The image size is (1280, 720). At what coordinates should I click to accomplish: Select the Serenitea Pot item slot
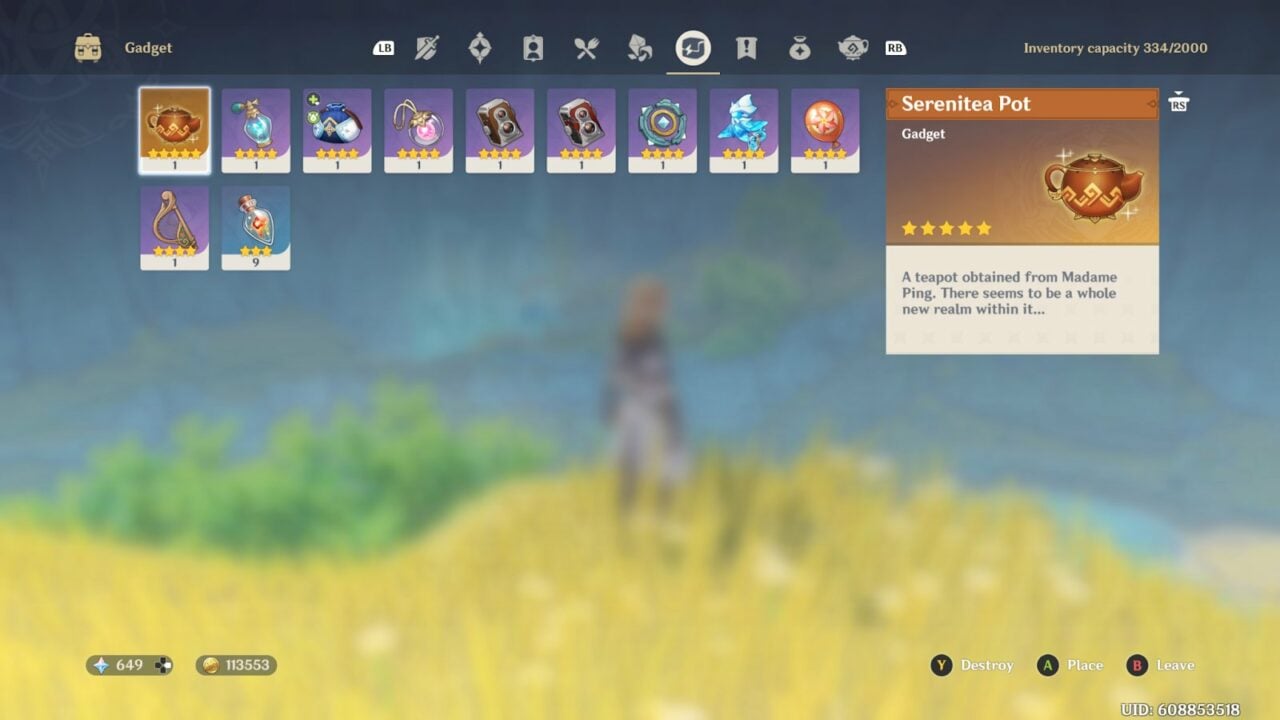175,130
